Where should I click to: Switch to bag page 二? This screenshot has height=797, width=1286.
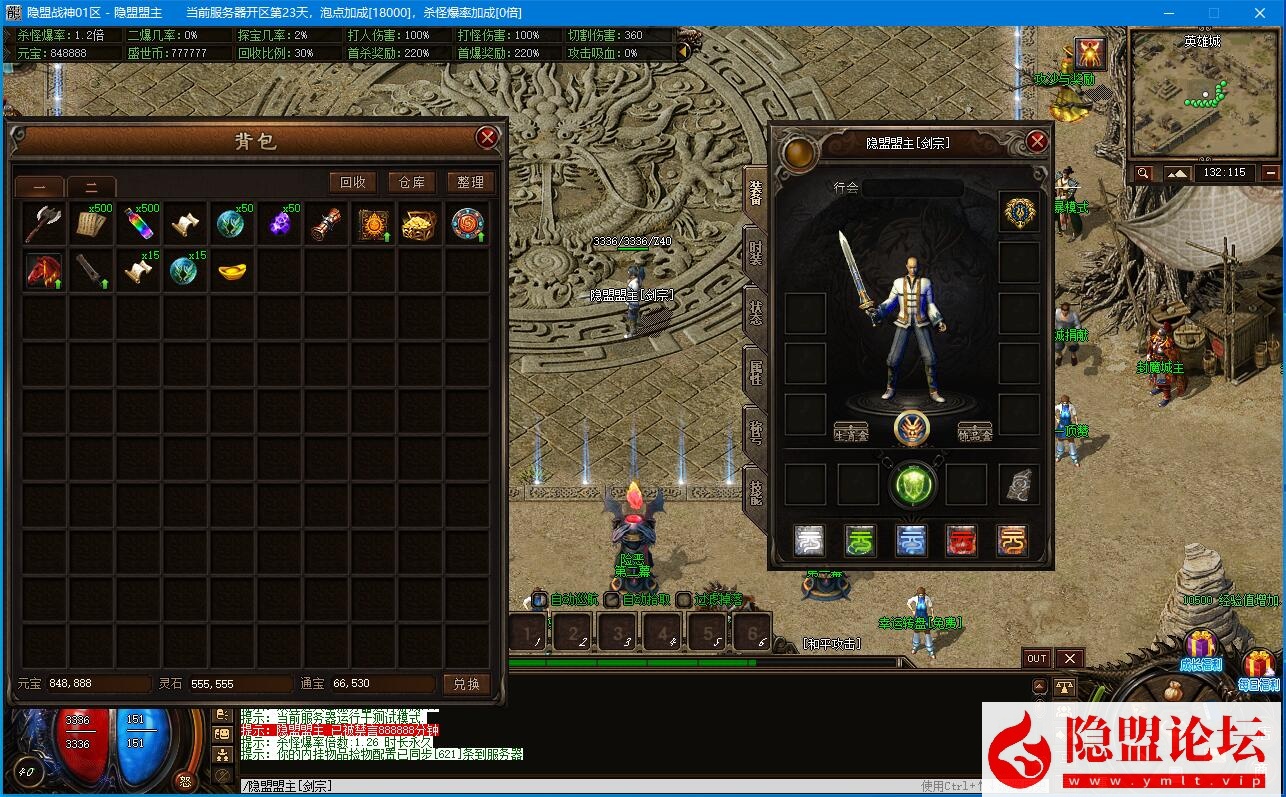(x=91, y=187)
